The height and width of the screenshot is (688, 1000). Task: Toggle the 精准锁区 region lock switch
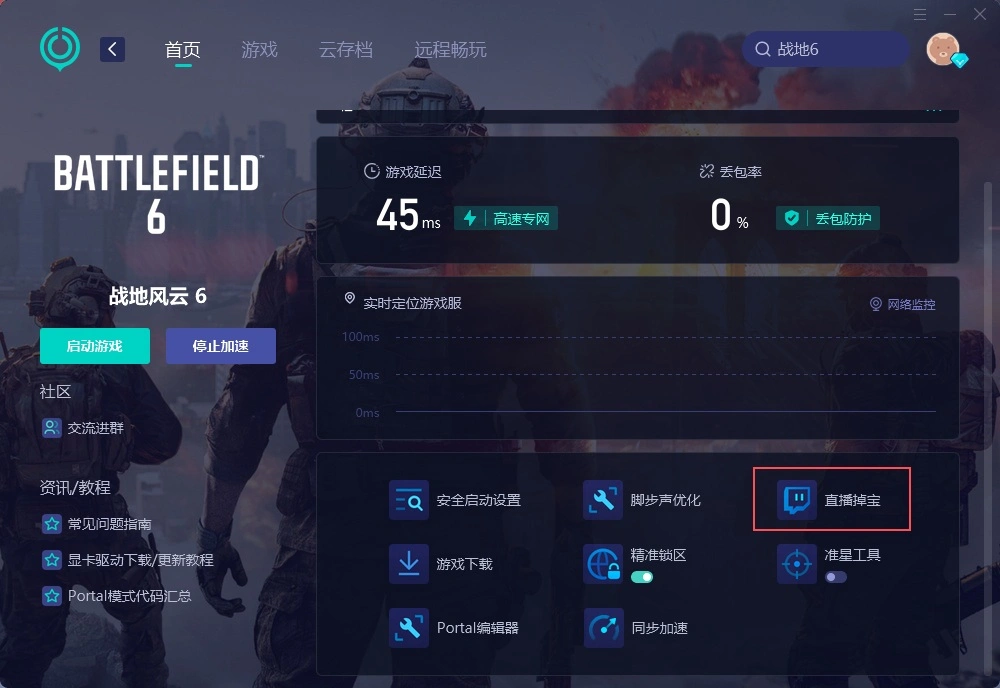click(x=641, y=577)
